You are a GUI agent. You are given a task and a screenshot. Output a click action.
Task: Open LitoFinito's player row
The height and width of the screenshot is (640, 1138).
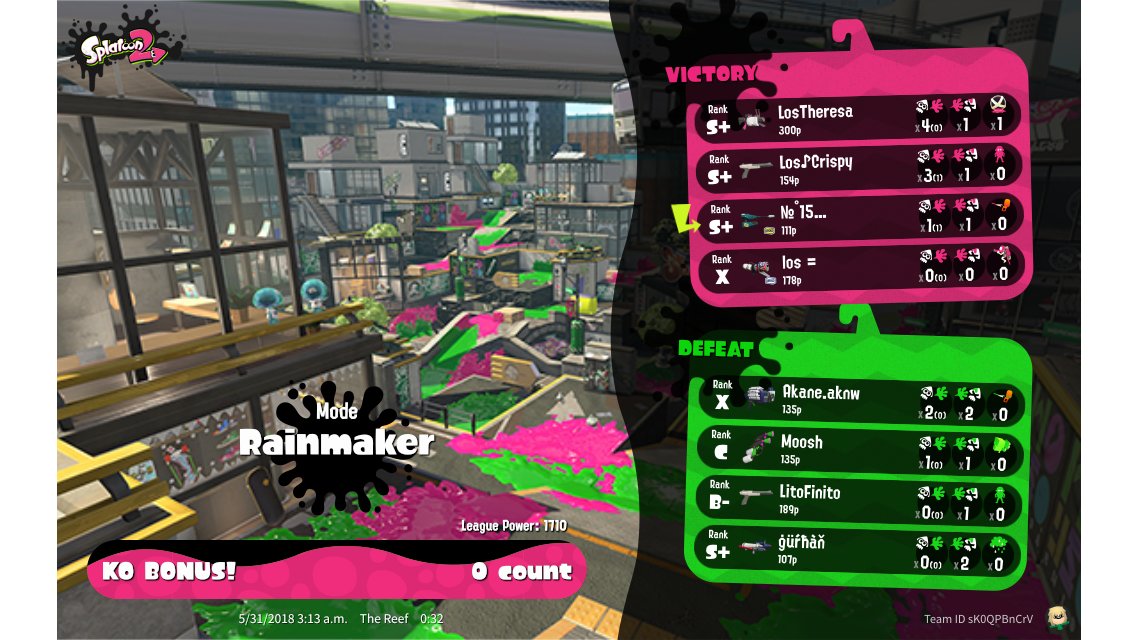tap(858, 498)
